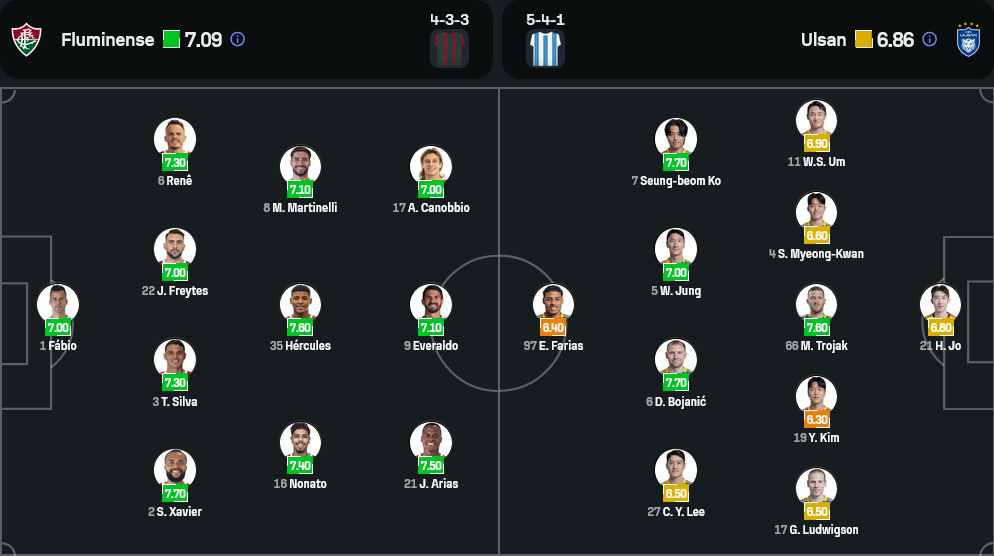Click the Fluminense striped kit icon
The height and width of the screenshot is (556, 994).
click(x=449, y=48)
